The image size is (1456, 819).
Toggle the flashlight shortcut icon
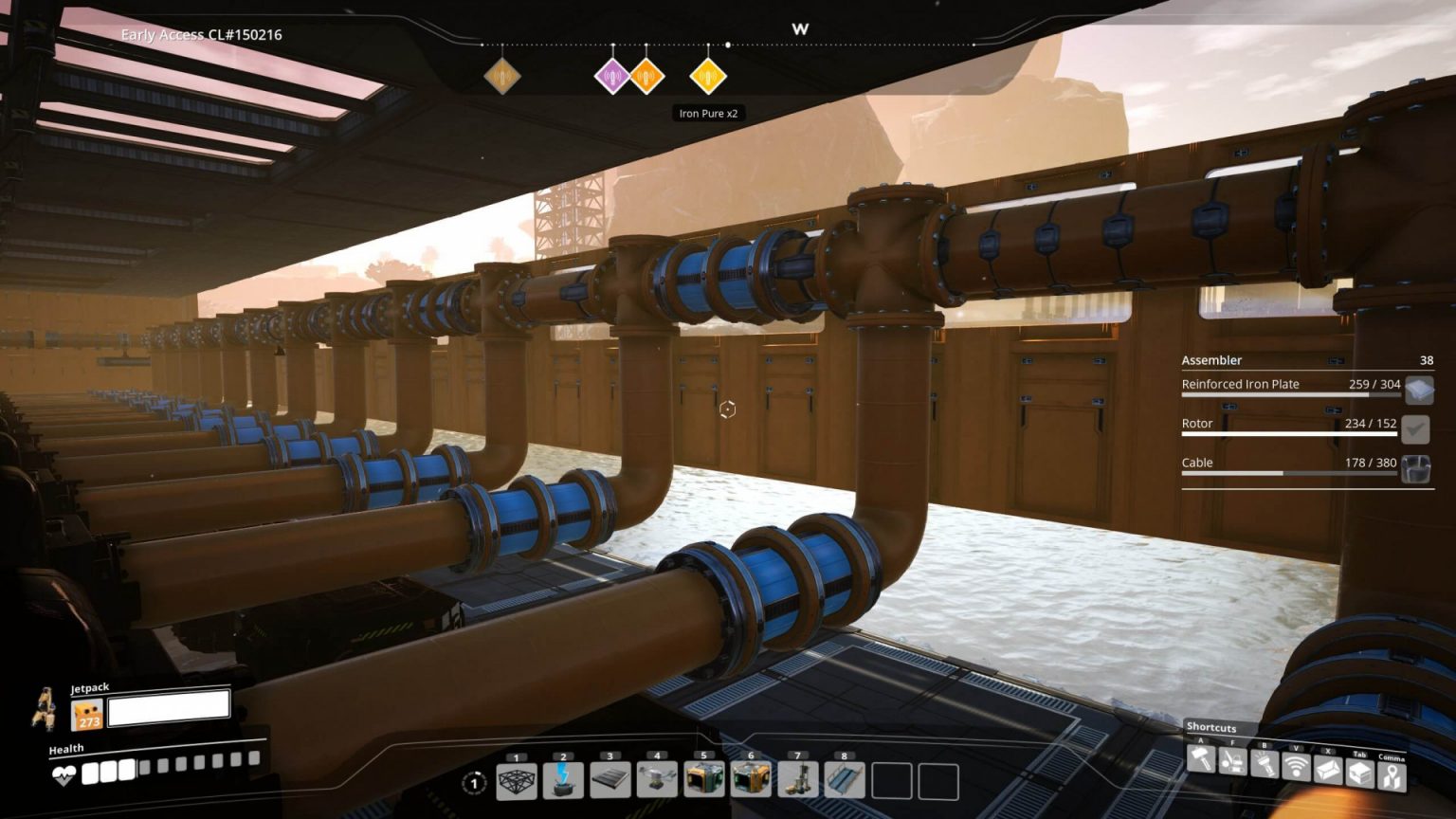click(1265, 763)
